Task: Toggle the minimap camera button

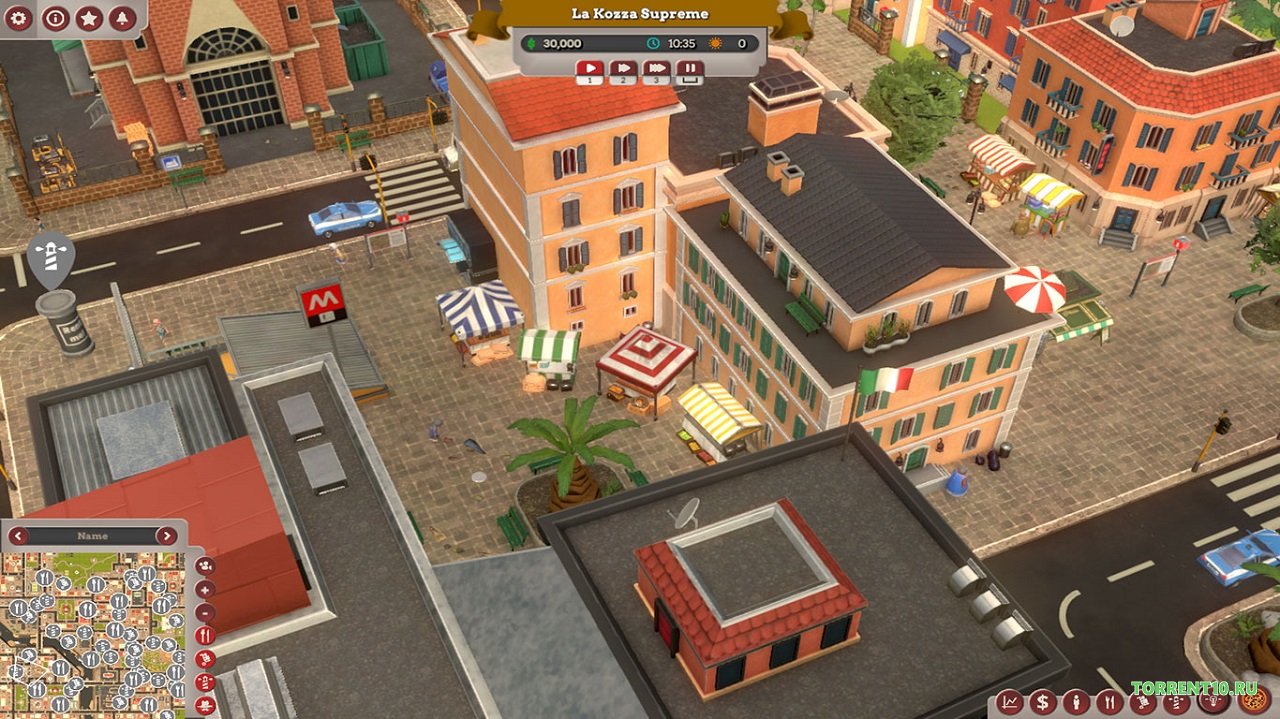Action: click(x=205, y=567)
